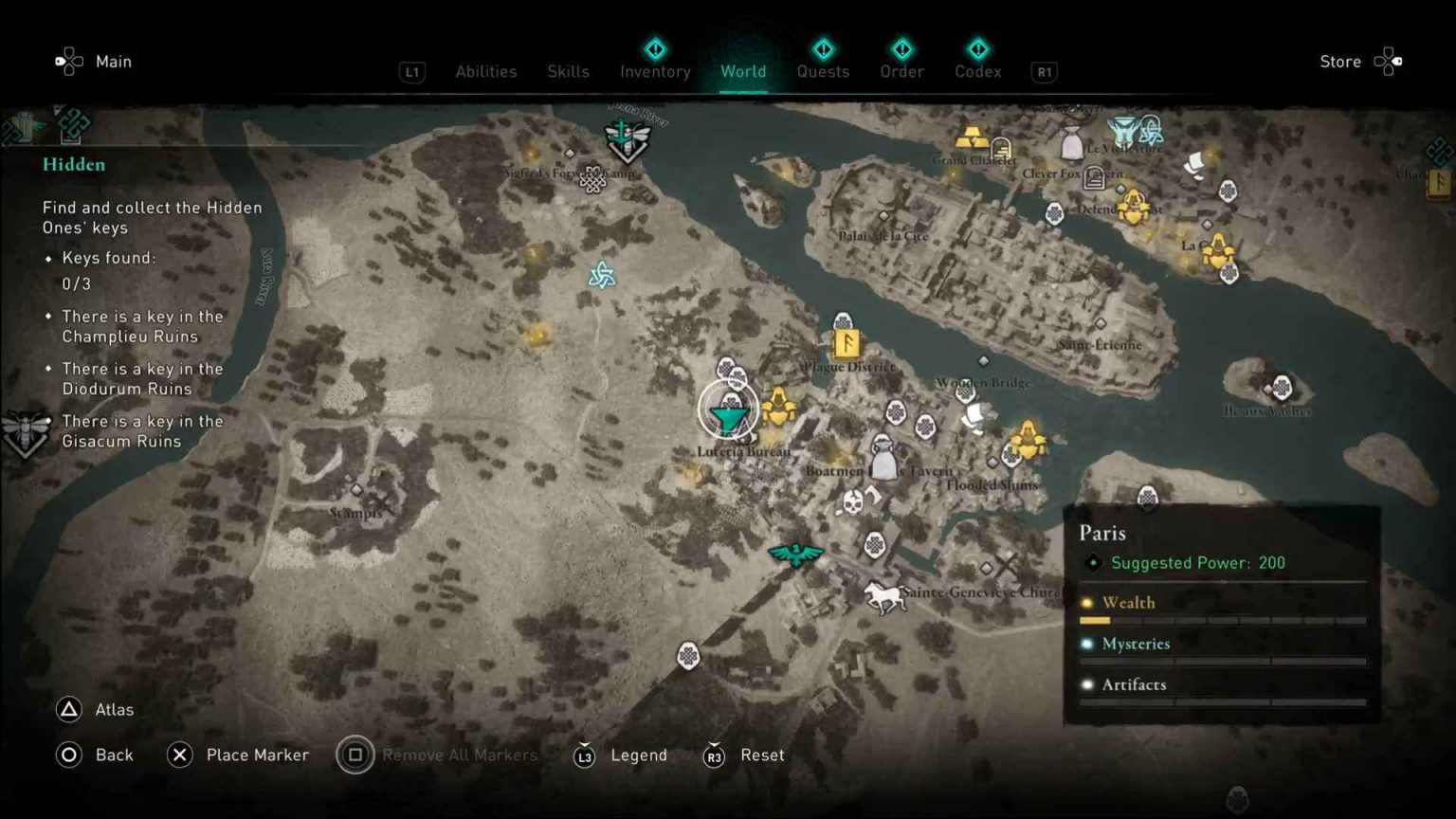Screen dimensions: 1456x819
Task: Select the teal Lutetia Bureau map icon
Action: (728, 413)
